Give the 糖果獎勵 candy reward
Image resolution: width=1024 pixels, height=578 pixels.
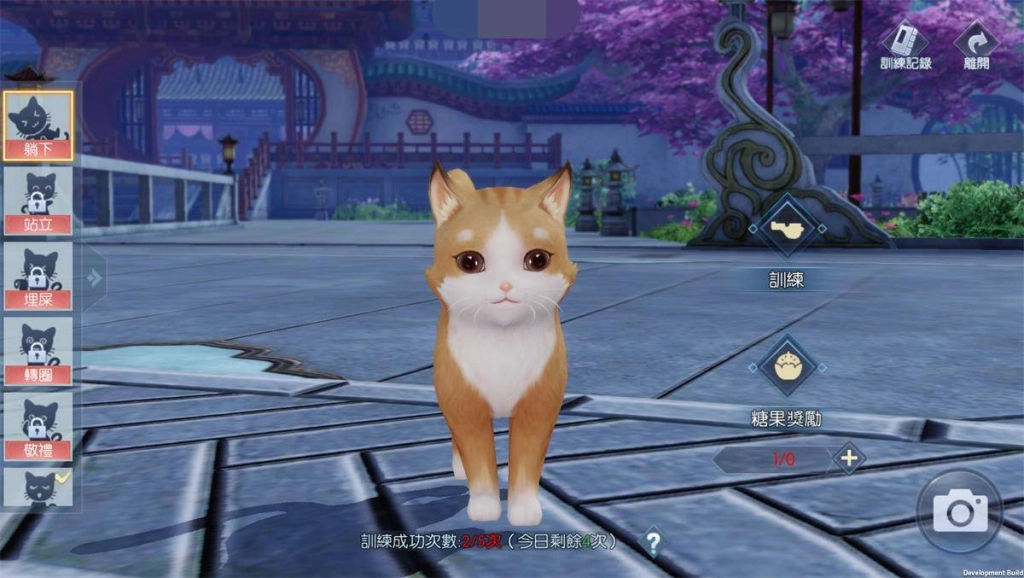(787, 365)
